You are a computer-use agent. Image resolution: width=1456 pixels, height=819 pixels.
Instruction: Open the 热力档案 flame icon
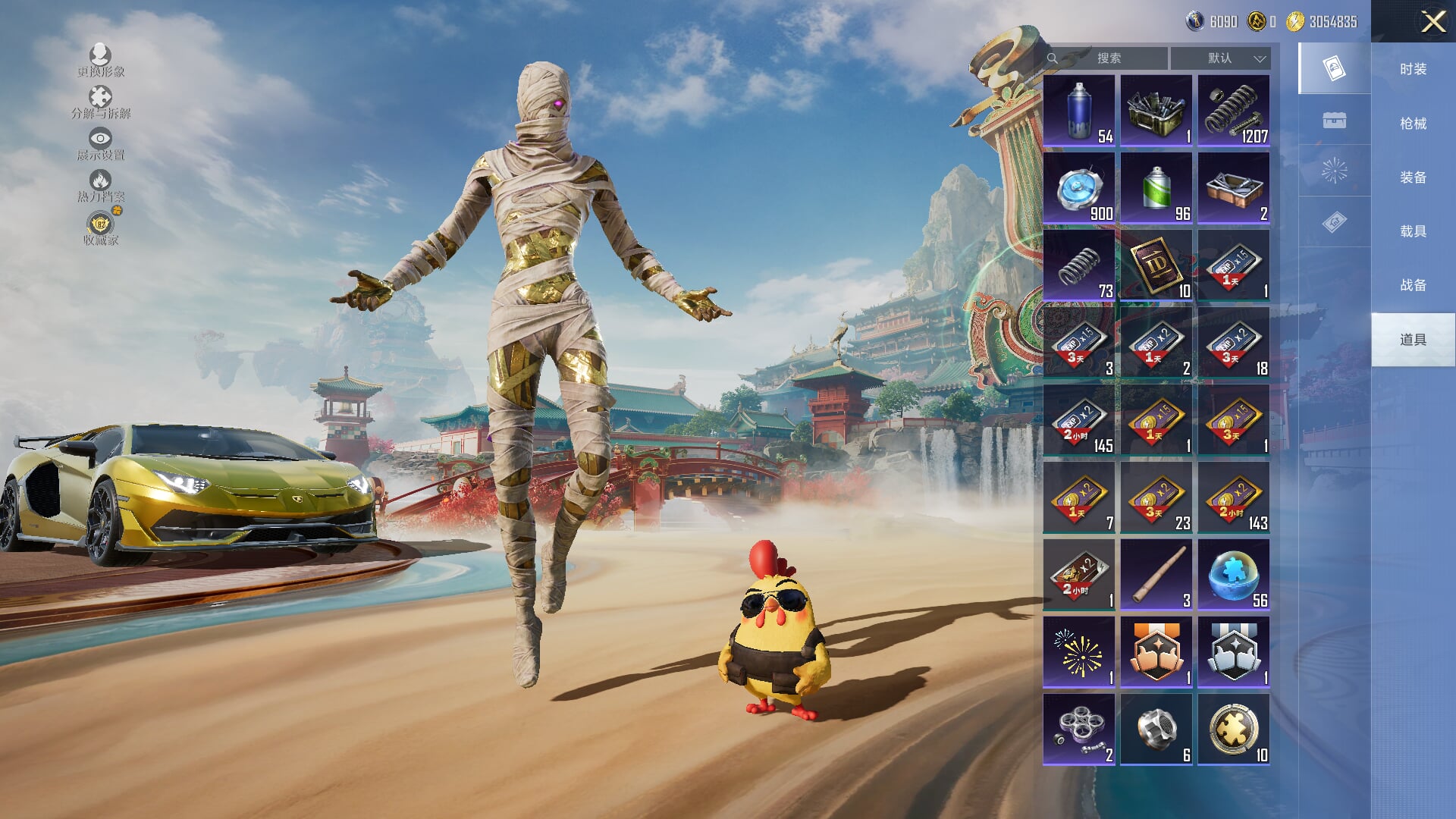(100, 185)
